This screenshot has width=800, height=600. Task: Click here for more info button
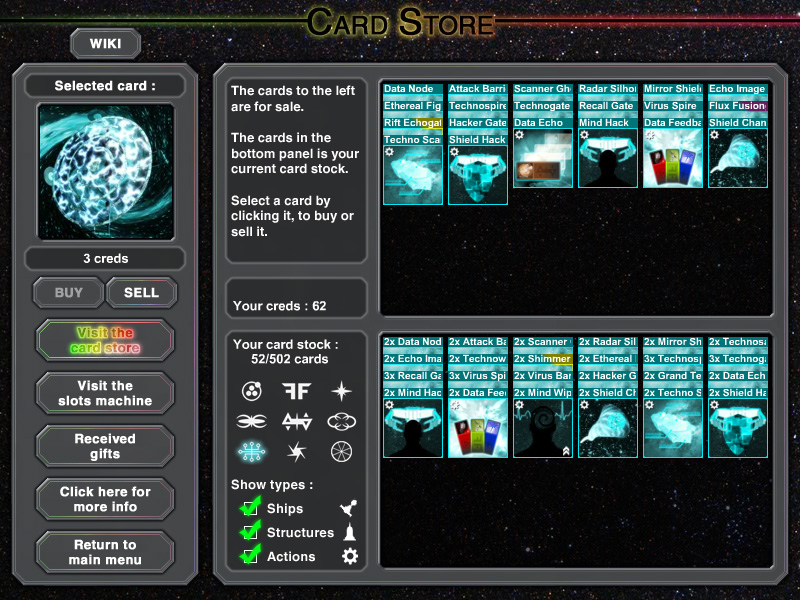point(105,499)
